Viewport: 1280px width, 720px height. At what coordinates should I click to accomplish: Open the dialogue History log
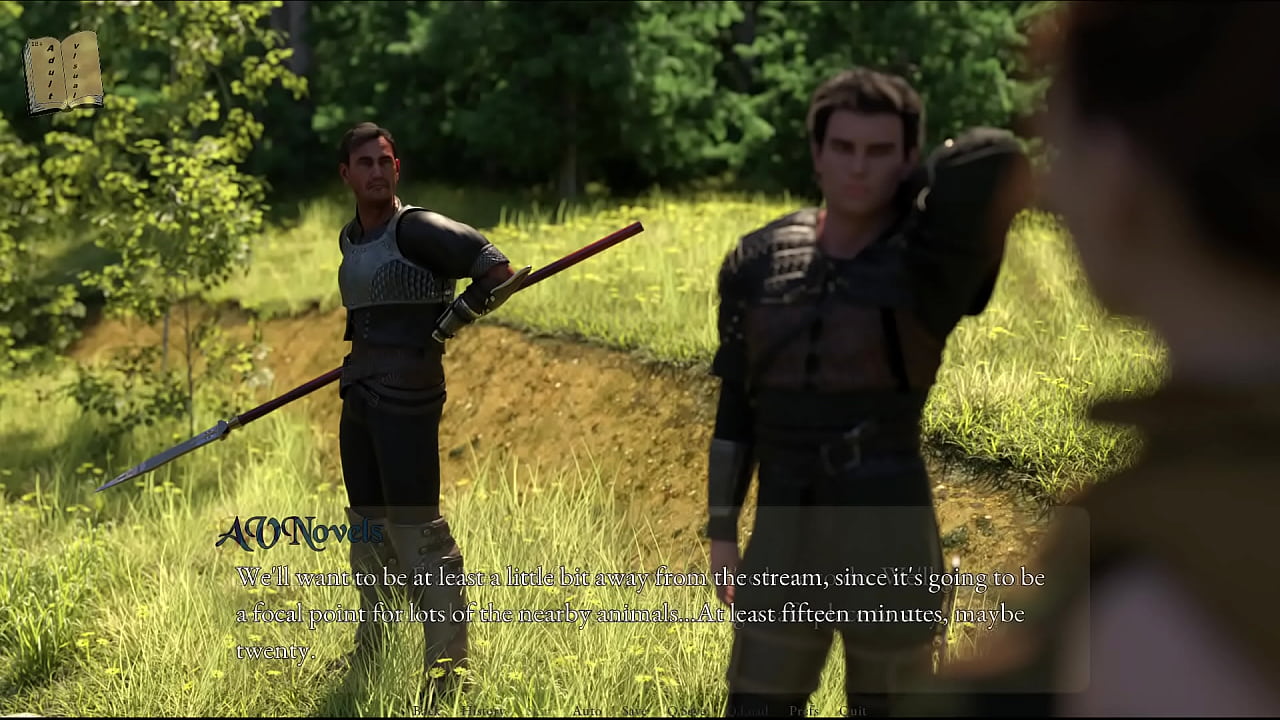tap(484, 711)
